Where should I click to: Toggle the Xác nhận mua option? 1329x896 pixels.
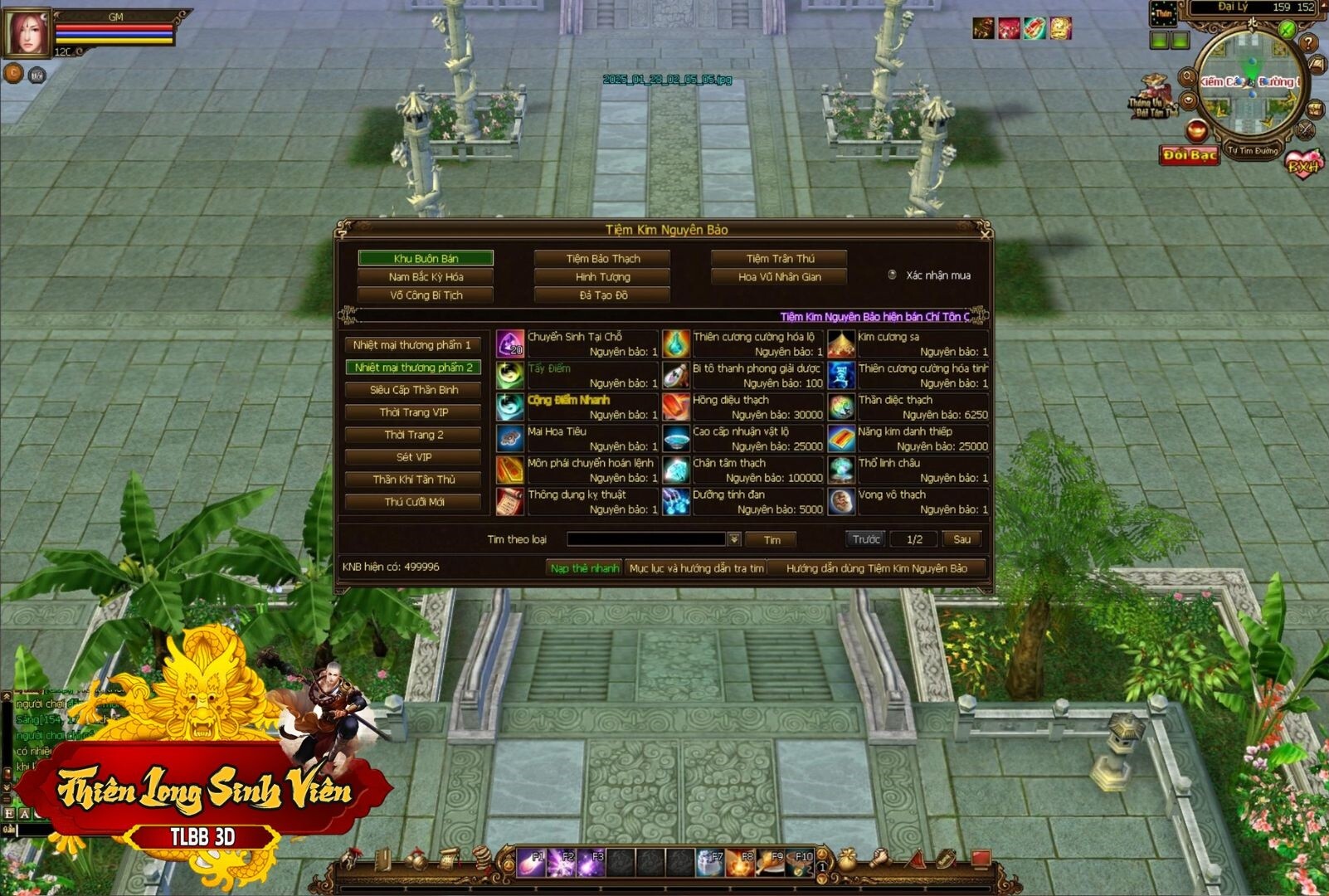(x=893, y=275)
